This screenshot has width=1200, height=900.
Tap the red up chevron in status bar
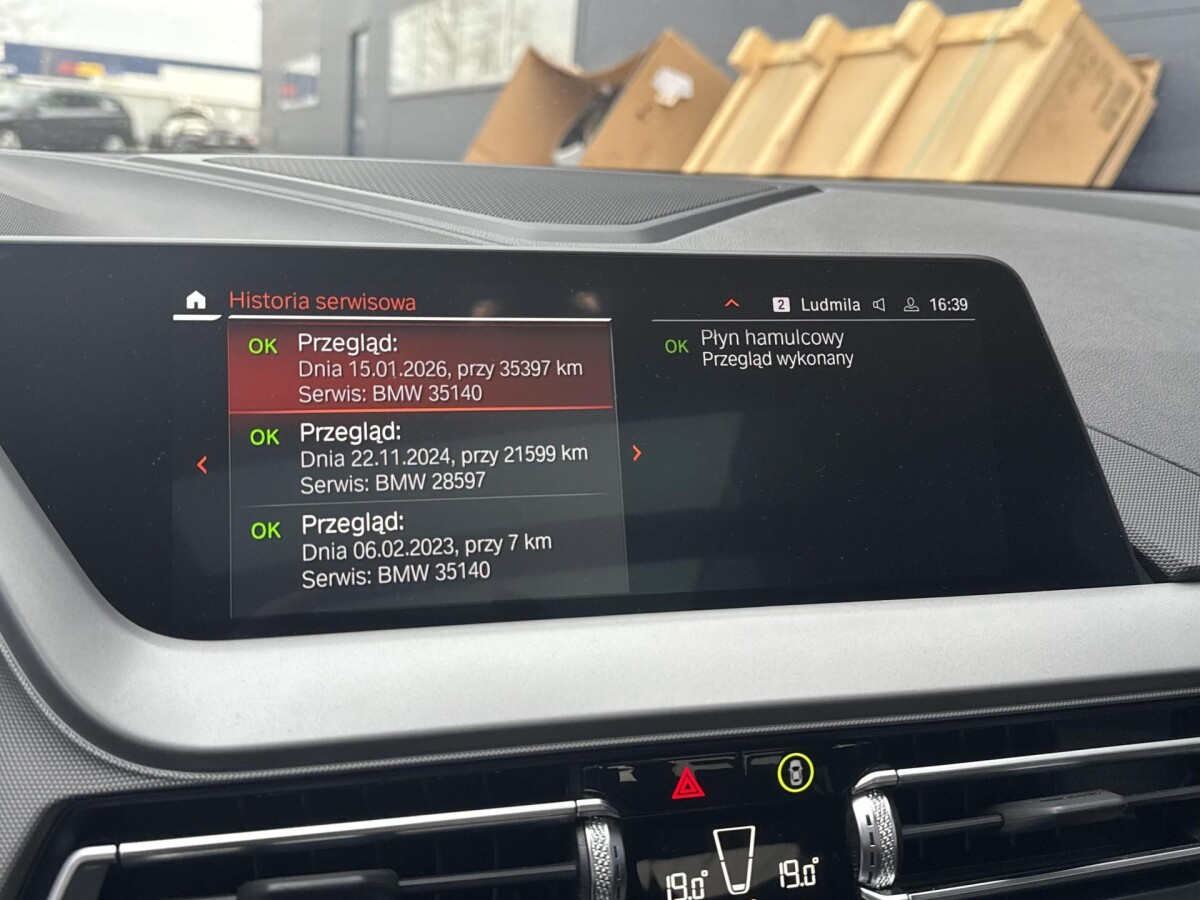point(731,303)
